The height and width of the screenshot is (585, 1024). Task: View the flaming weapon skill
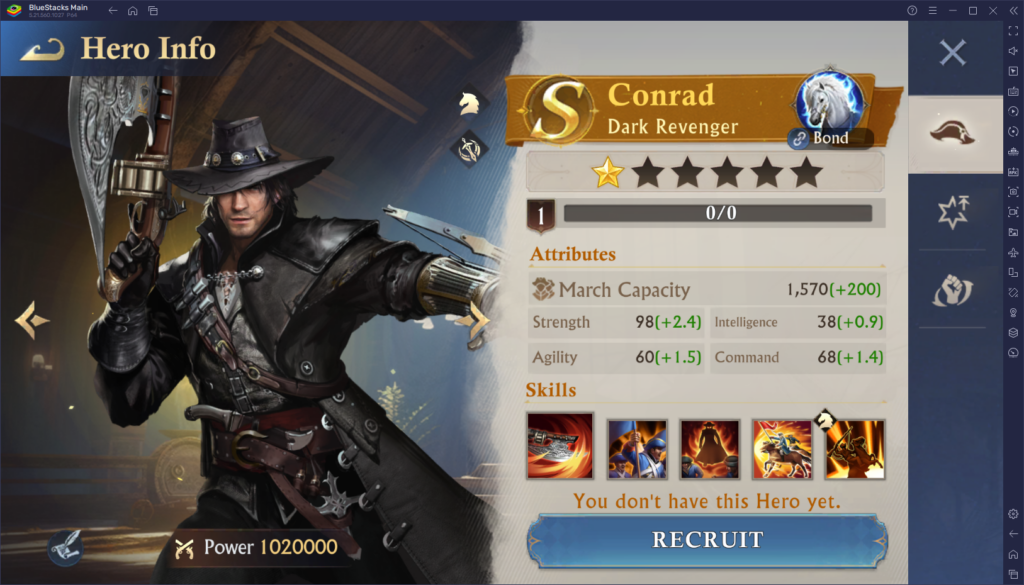tap(560, 445)
